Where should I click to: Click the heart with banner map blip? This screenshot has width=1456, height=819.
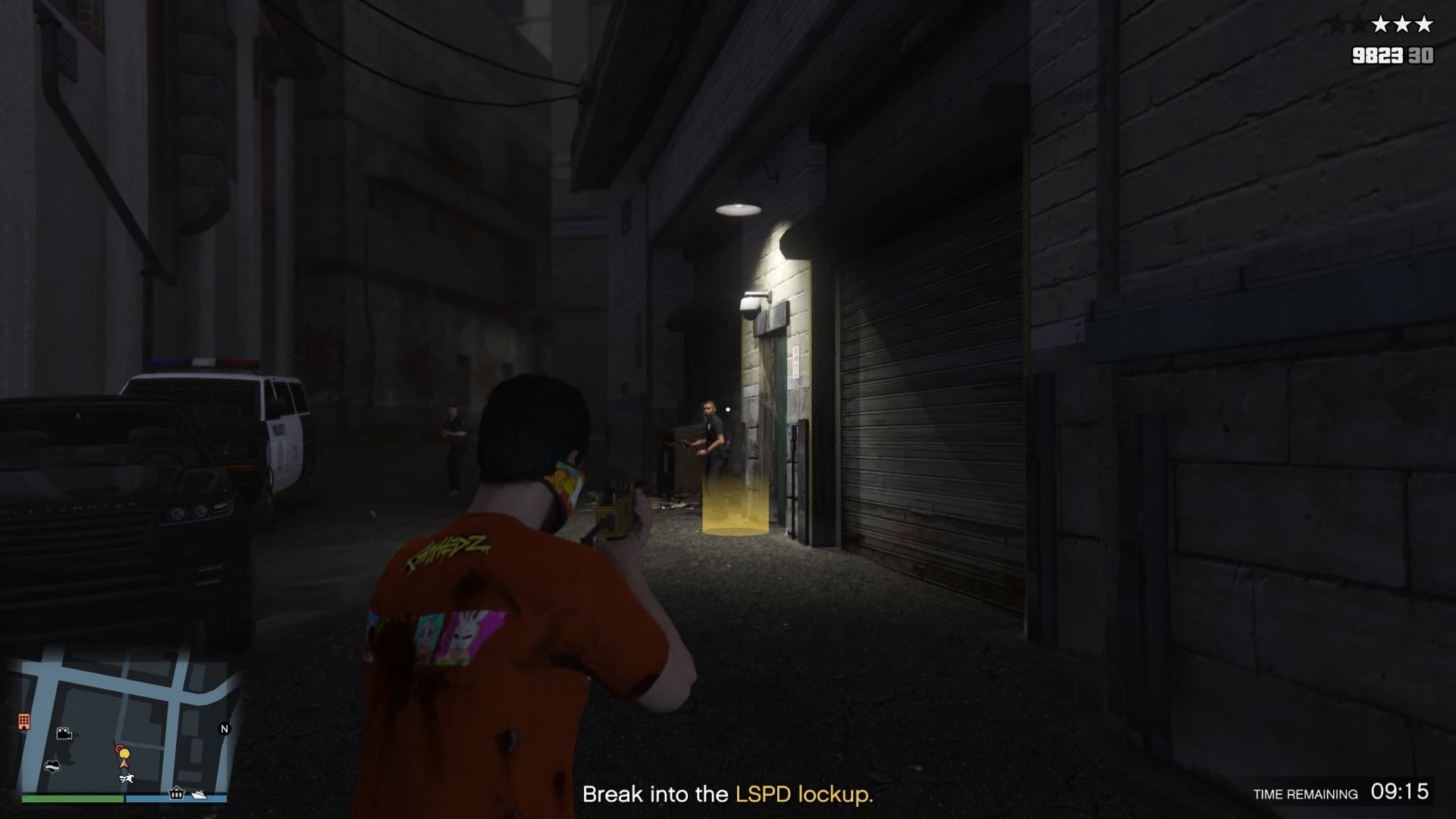52,765
